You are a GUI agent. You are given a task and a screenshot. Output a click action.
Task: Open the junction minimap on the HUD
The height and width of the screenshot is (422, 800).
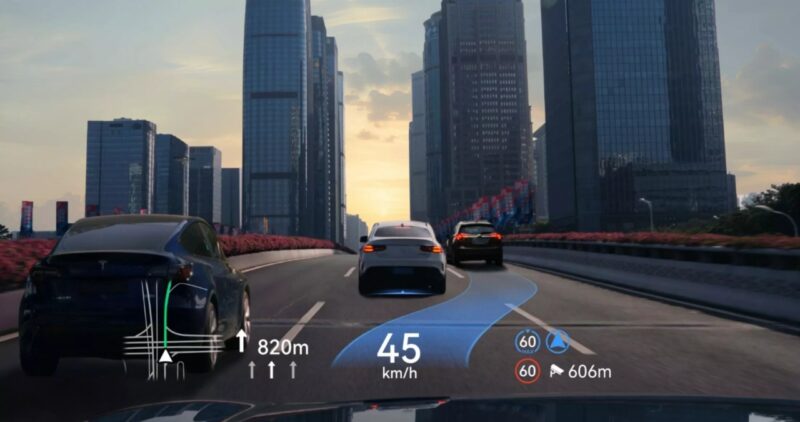point(166,334)
